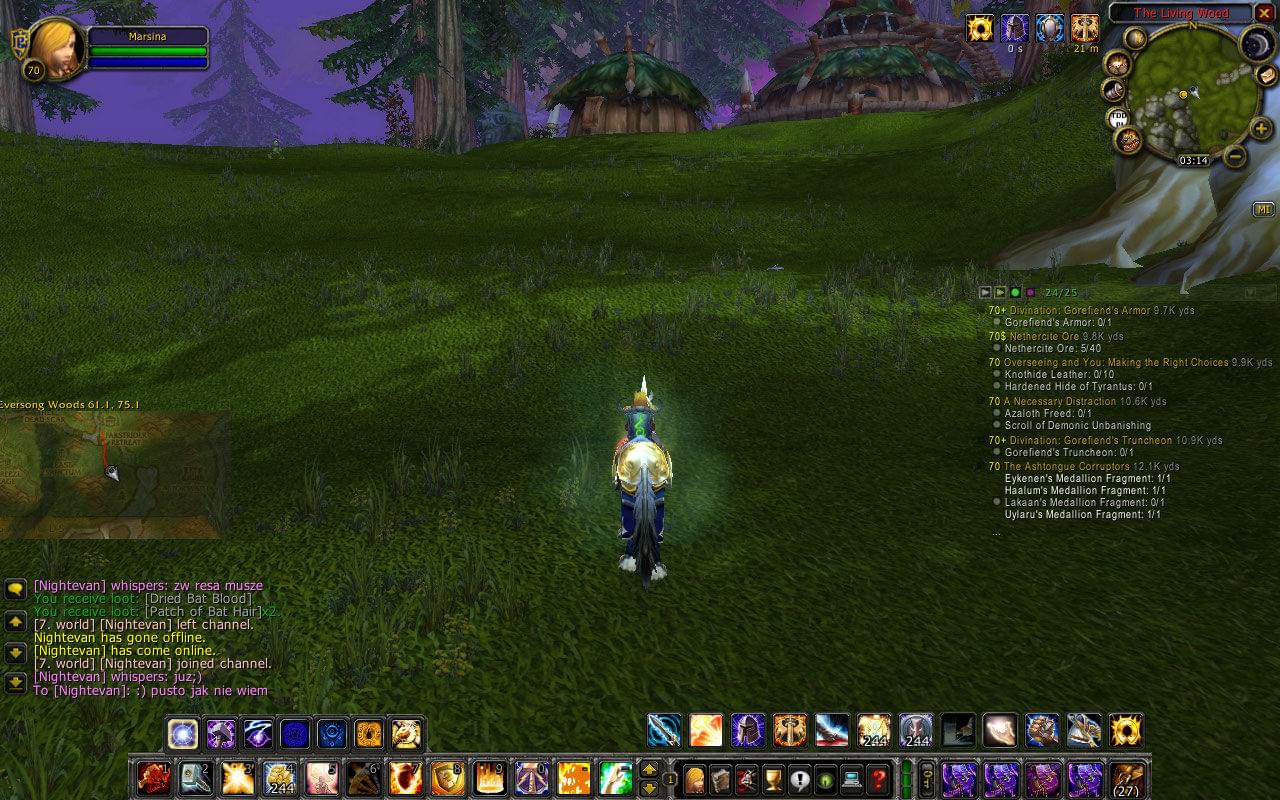The width and height of the screenshot is (1280, 800).
Task: Open the character info micro button
Action: (x=694, y=779)
